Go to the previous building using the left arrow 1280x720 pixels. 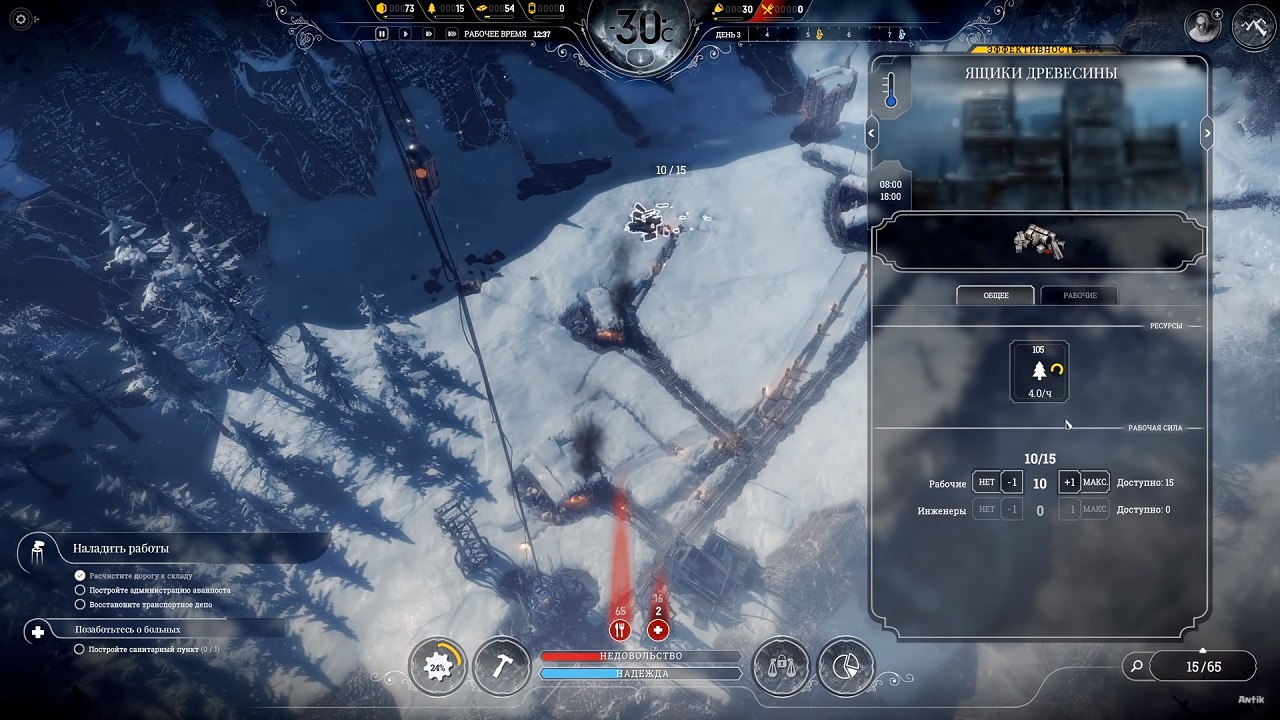coord(872,132)
